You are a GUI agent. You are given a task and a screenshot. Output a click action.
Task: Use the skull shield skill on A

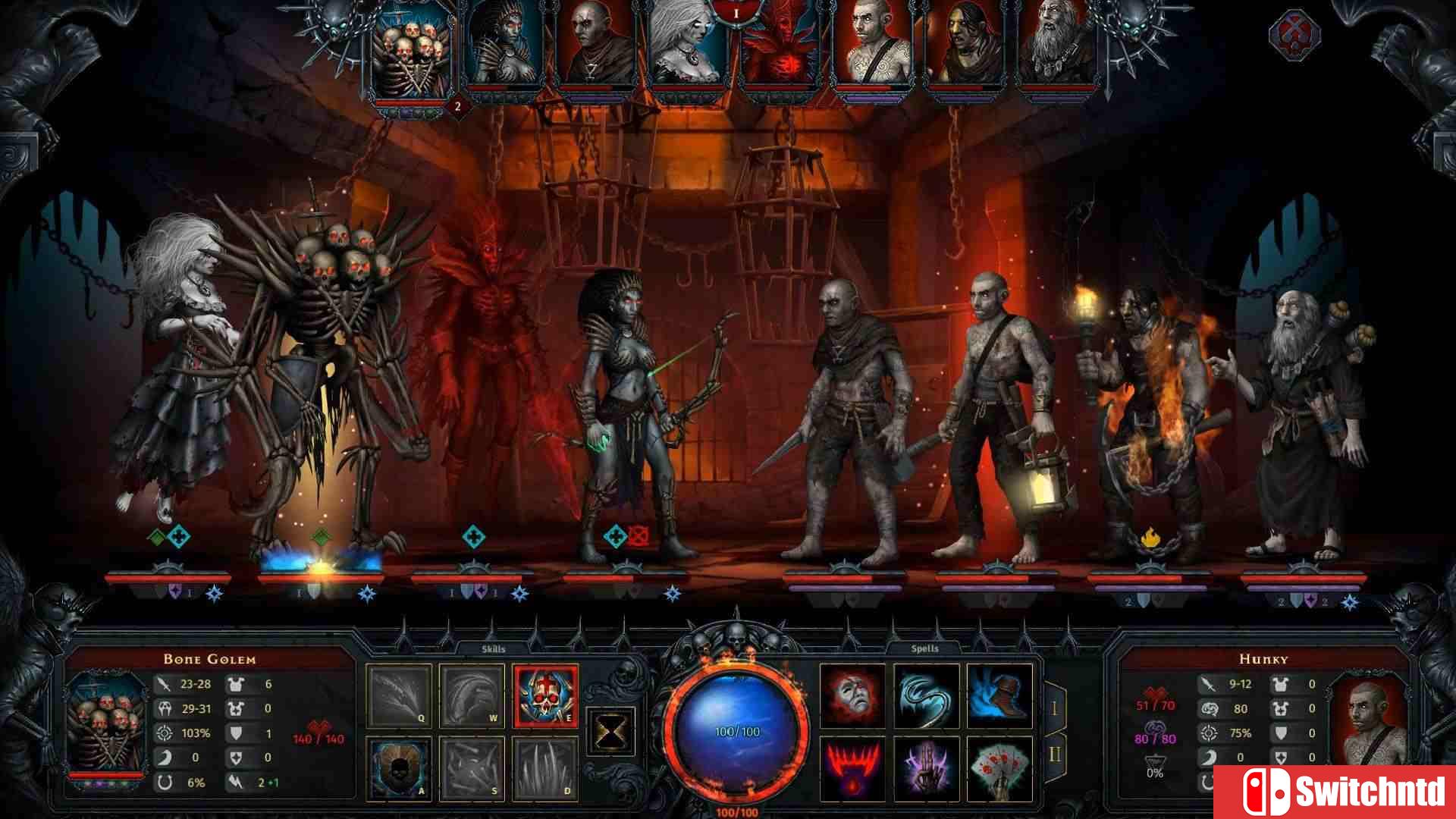[399, 768]
